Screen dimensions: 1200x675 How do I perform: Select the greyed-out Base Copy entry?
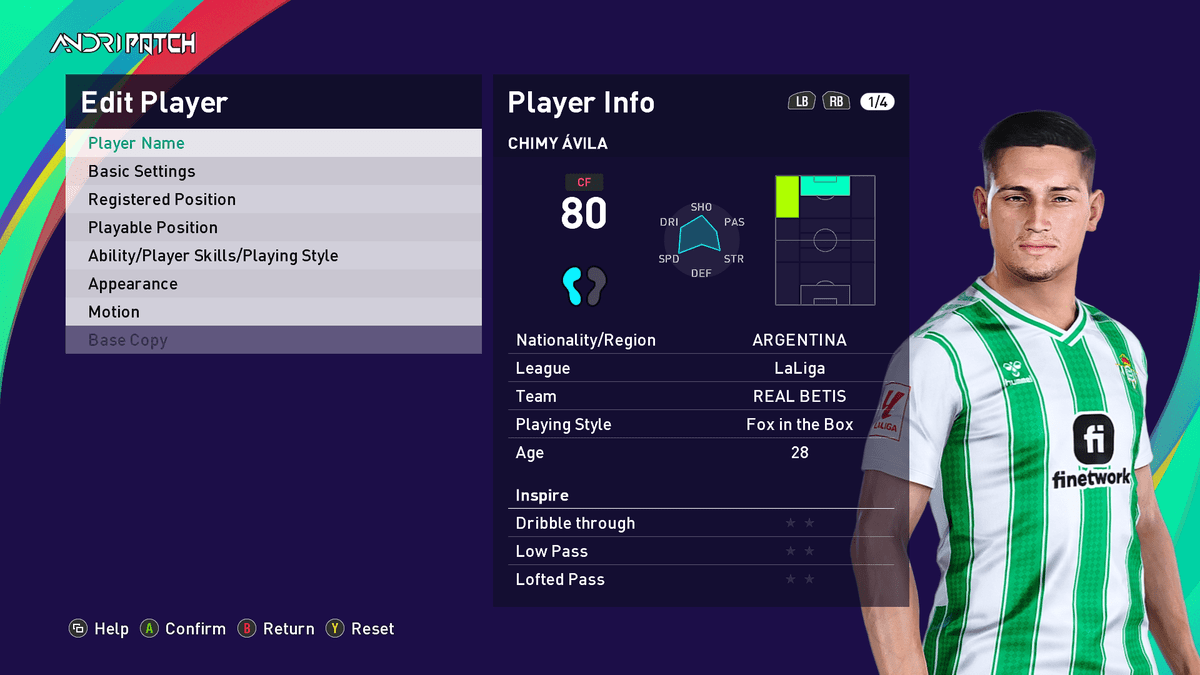click(273, 339)
